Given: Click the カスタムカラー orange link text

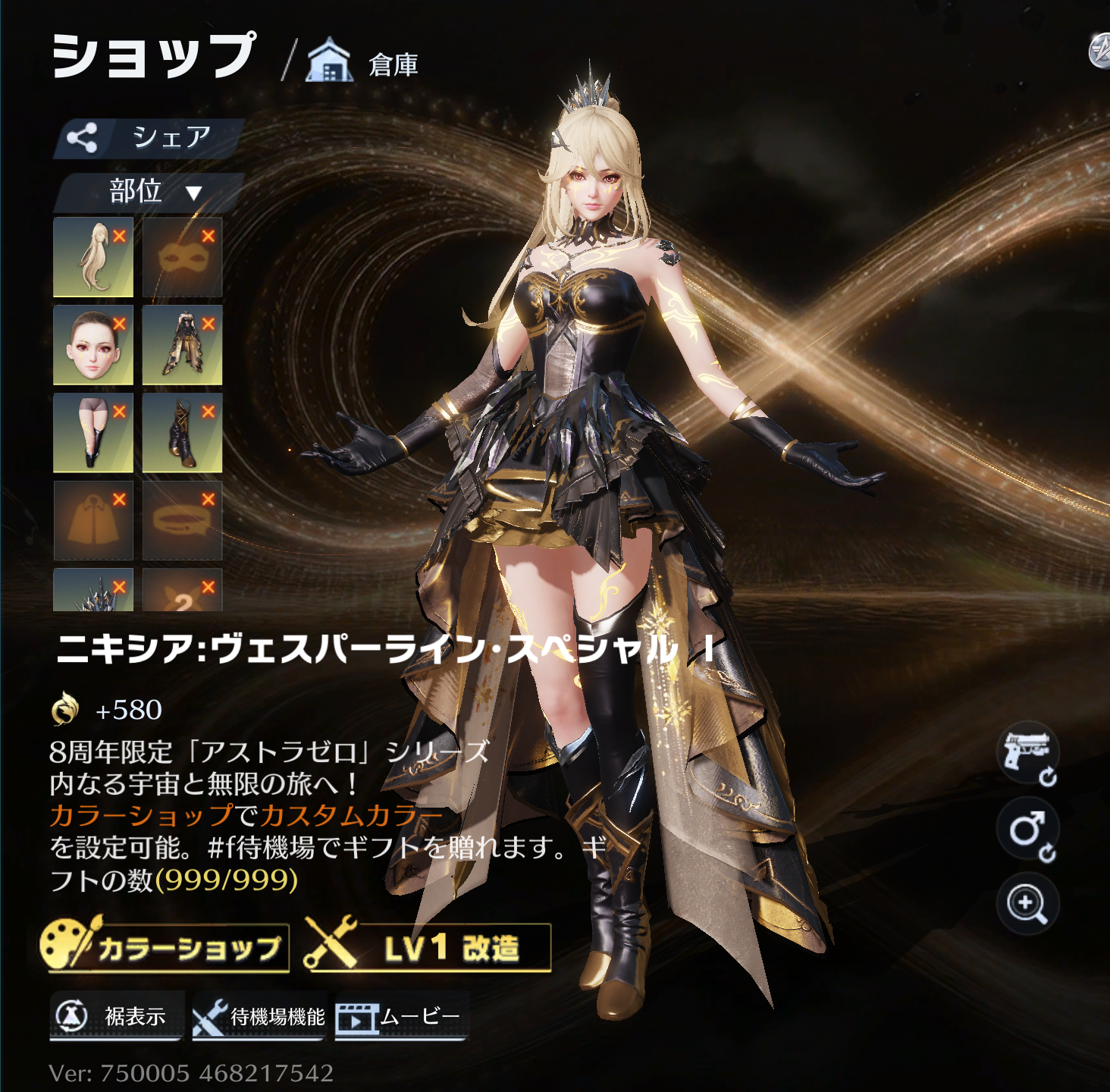Looking at the screenshot, I should click(x=352, y=816).
